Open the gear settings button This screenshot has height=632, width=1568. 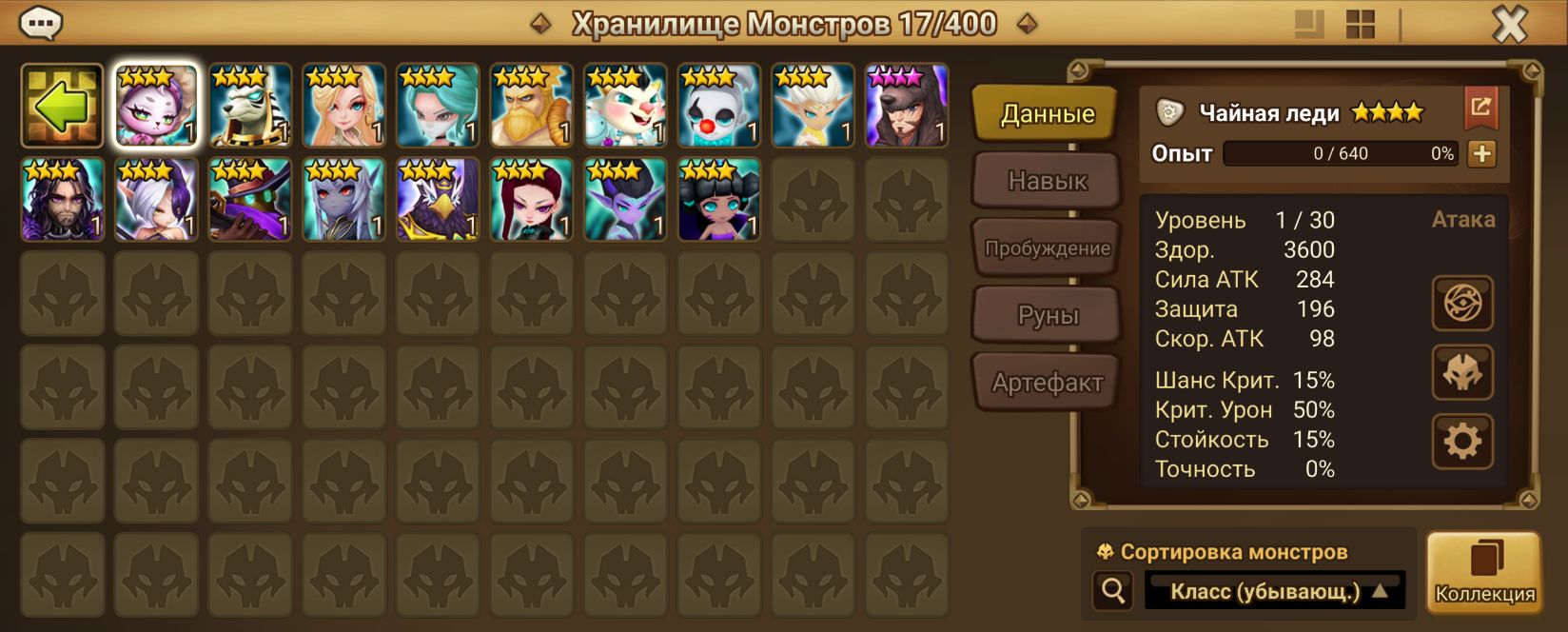[x=1462, y=442]
